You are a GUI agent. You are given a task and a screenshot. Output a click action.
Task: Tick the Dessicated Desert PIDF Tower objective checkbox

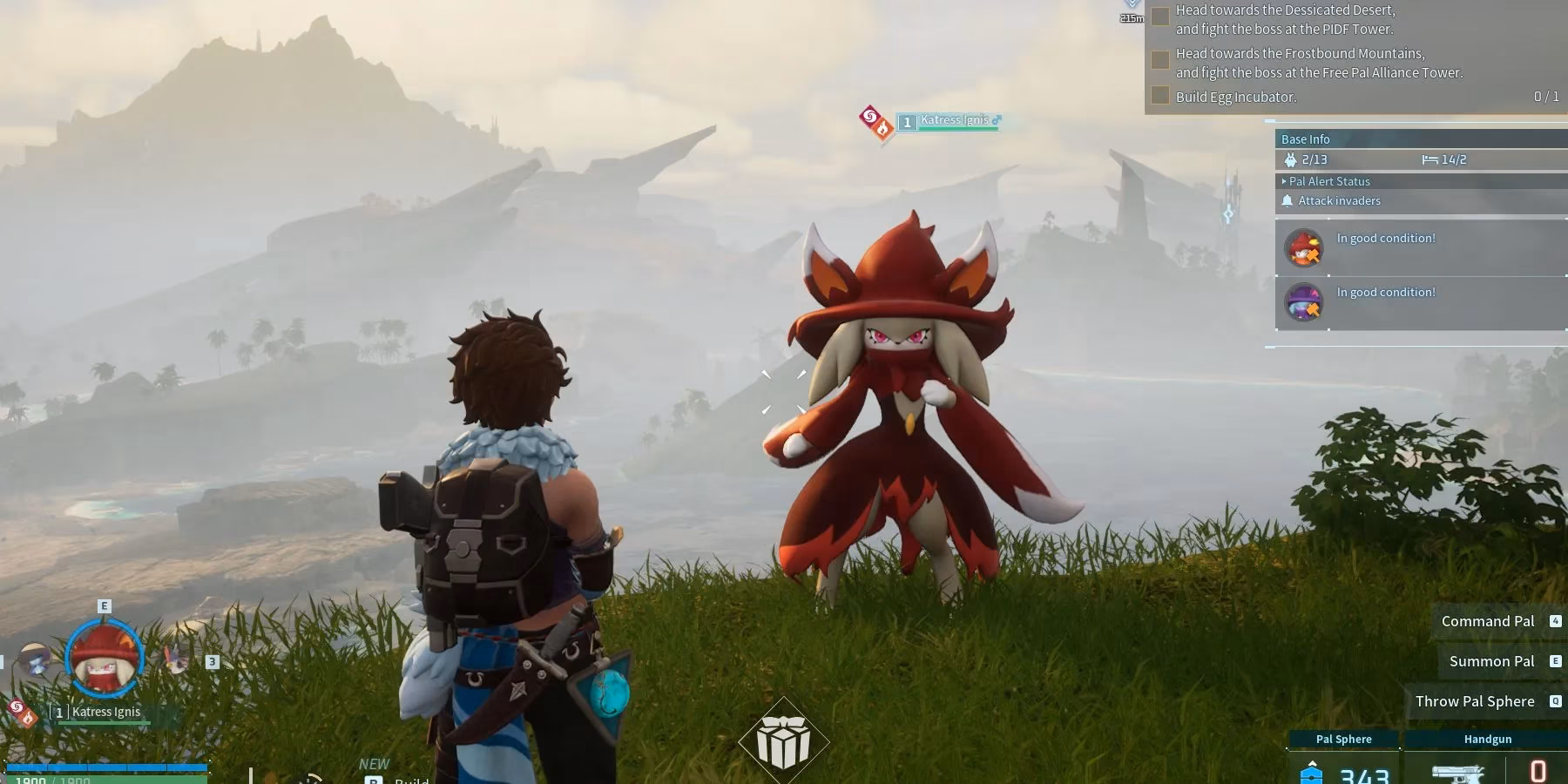(1160, 17)
